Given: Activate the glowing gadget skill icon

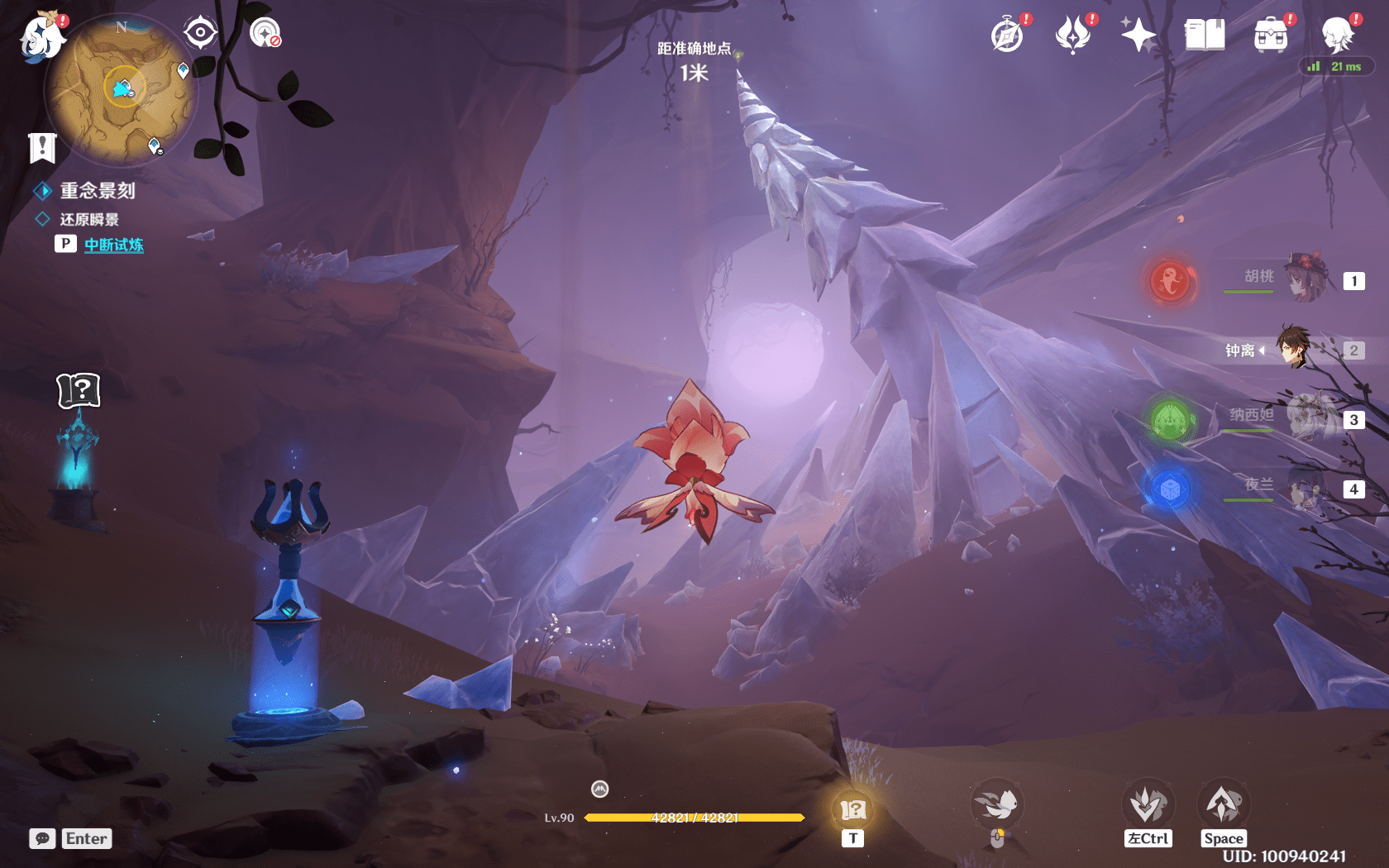Looking at the screenshot, I should click(x=852, y=809).
